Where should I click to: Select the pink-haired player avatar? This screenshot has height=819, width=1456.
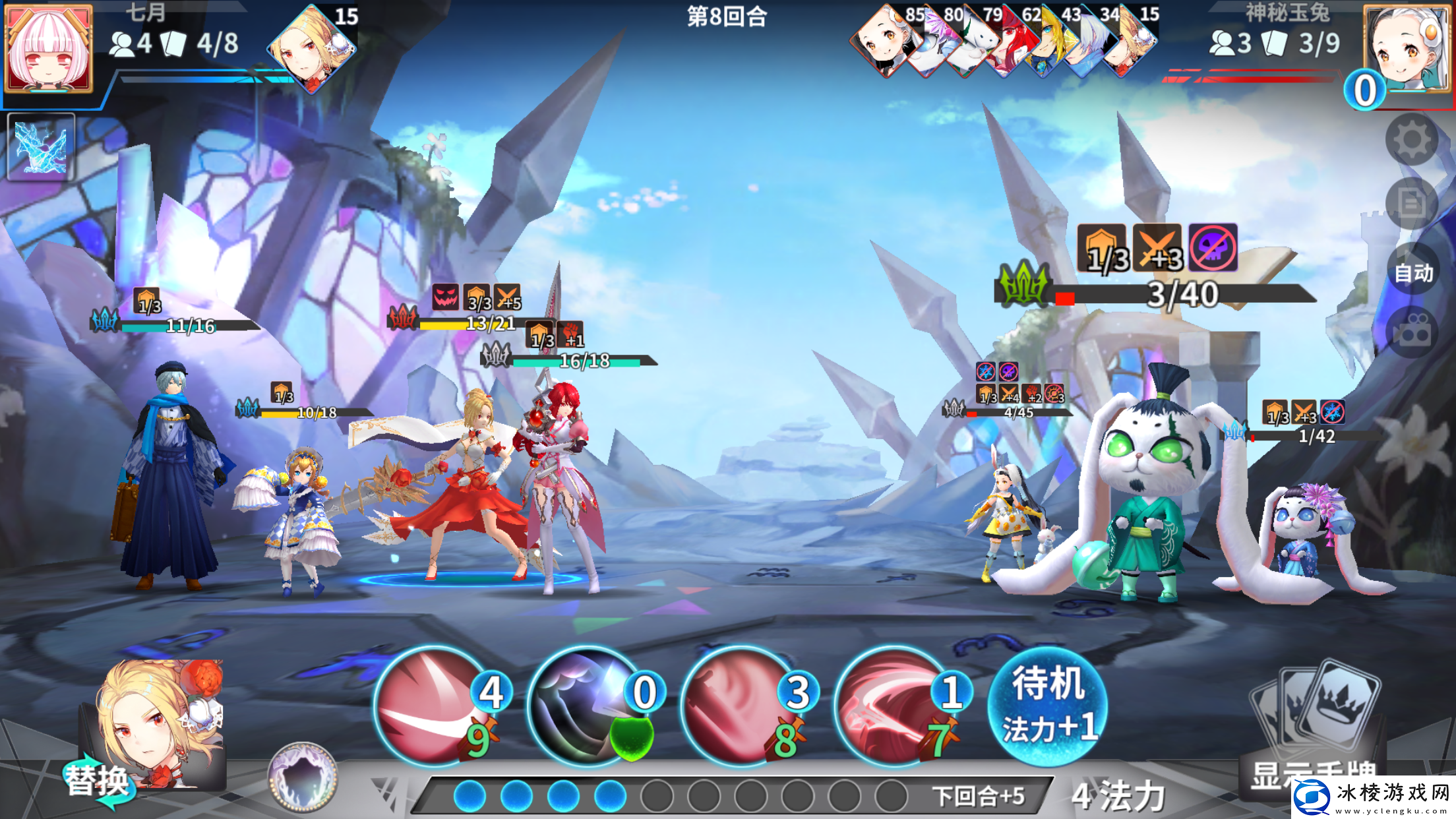48,48
